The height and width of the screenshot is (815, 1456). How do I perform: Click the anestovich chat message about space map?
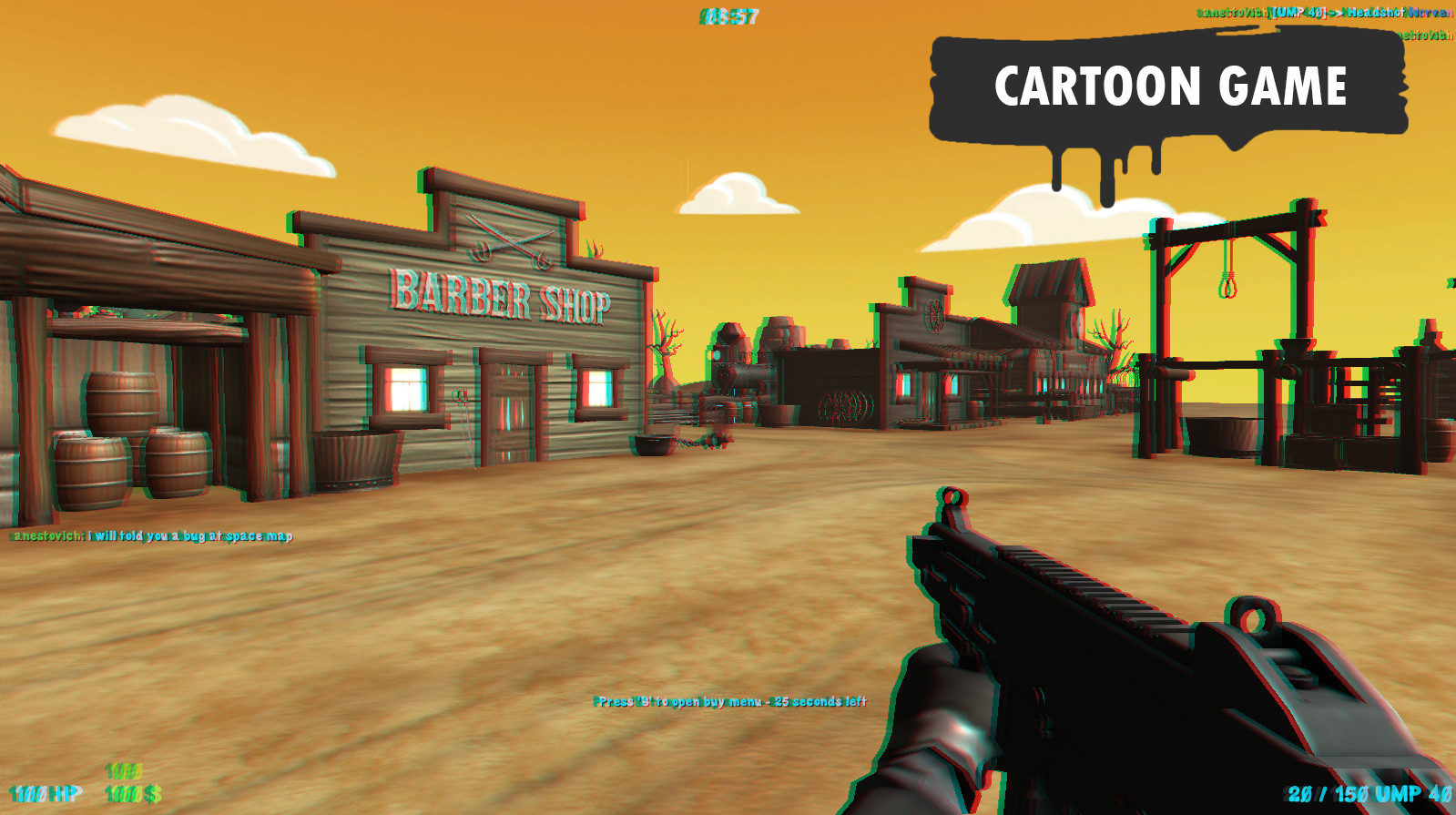point(148,537)
